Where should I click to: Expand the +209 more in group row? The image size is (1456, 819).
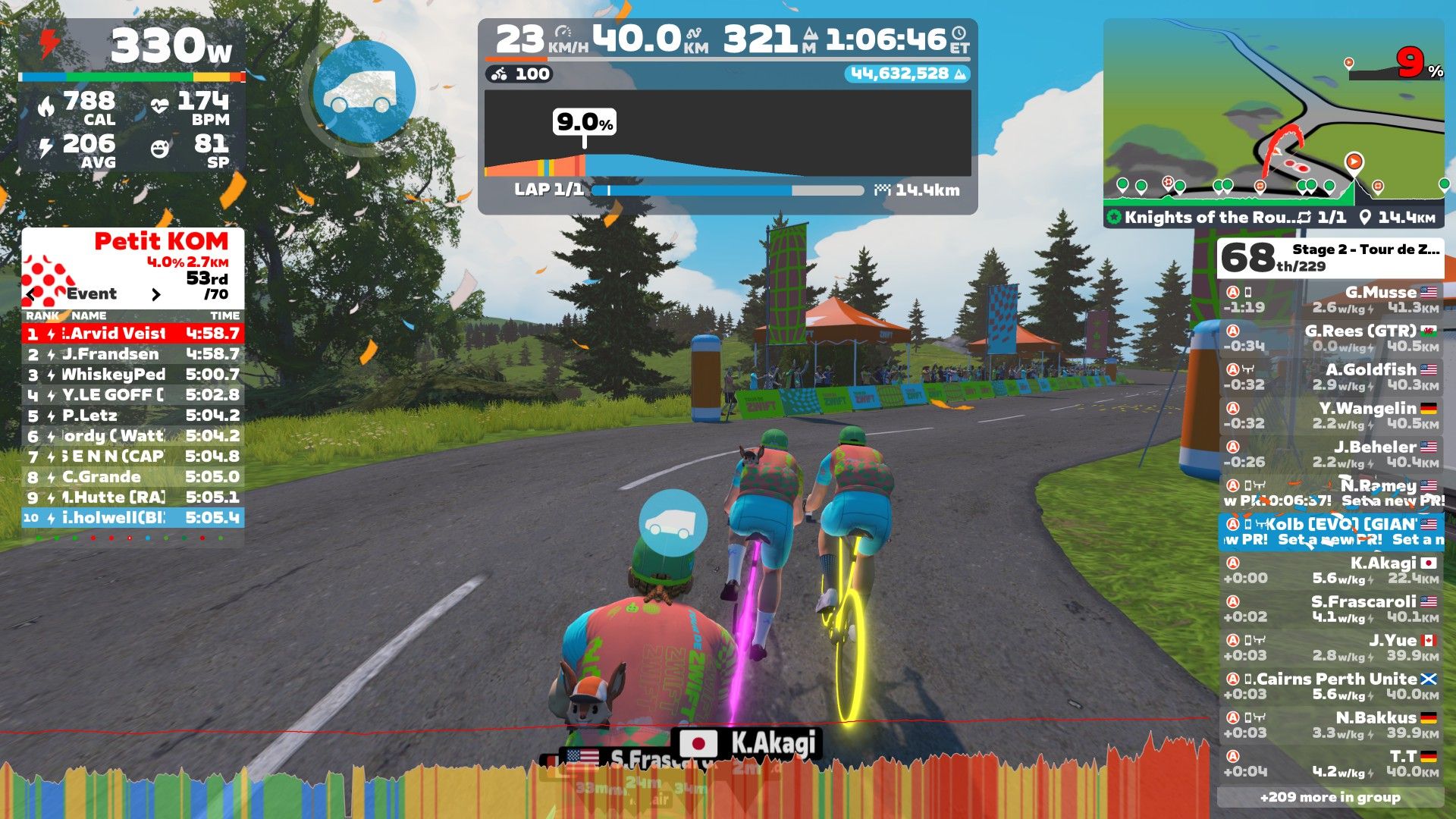1330,797
